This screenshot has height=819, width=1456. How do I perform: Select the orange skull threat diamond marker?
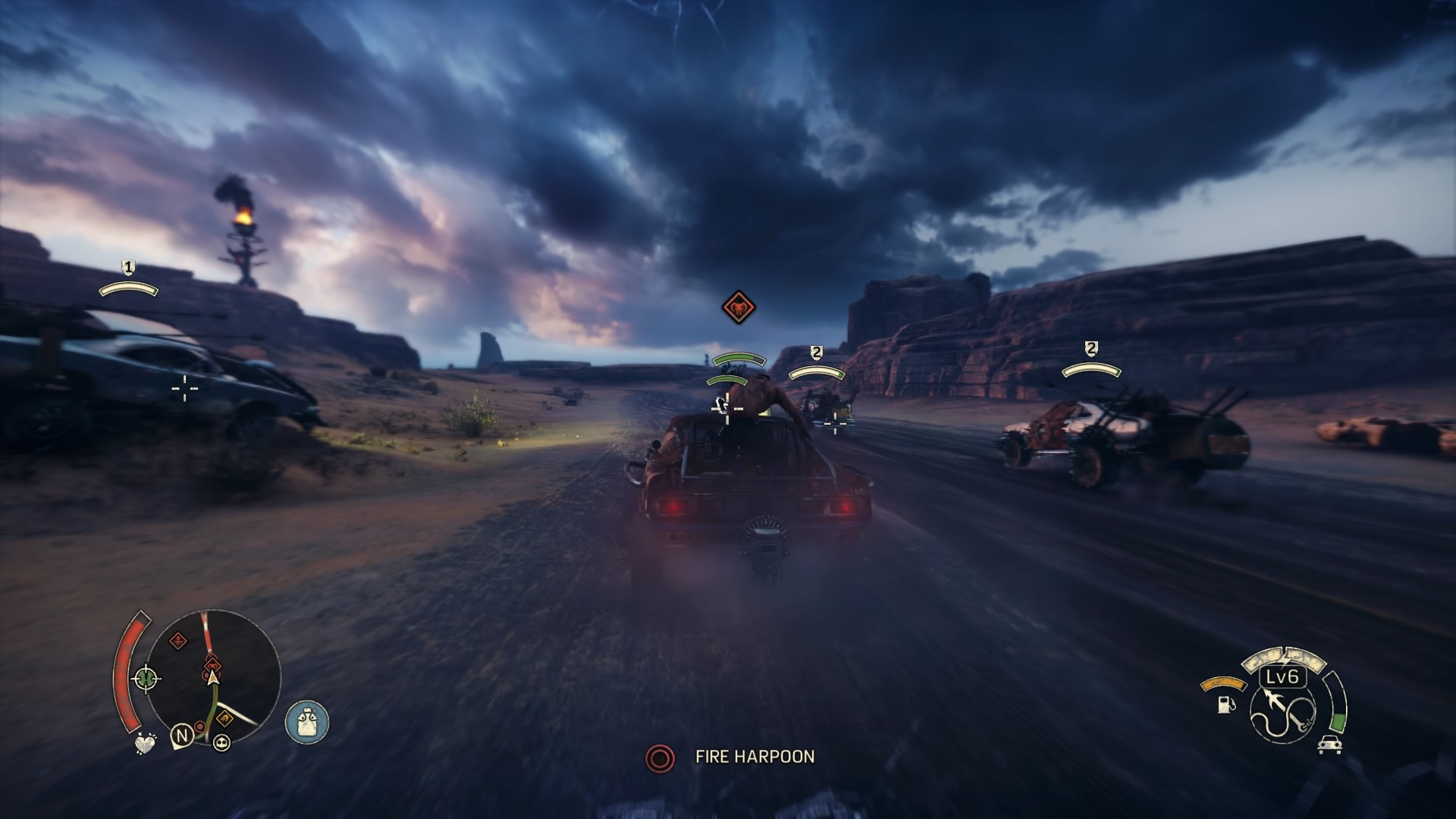click(738, 307)
